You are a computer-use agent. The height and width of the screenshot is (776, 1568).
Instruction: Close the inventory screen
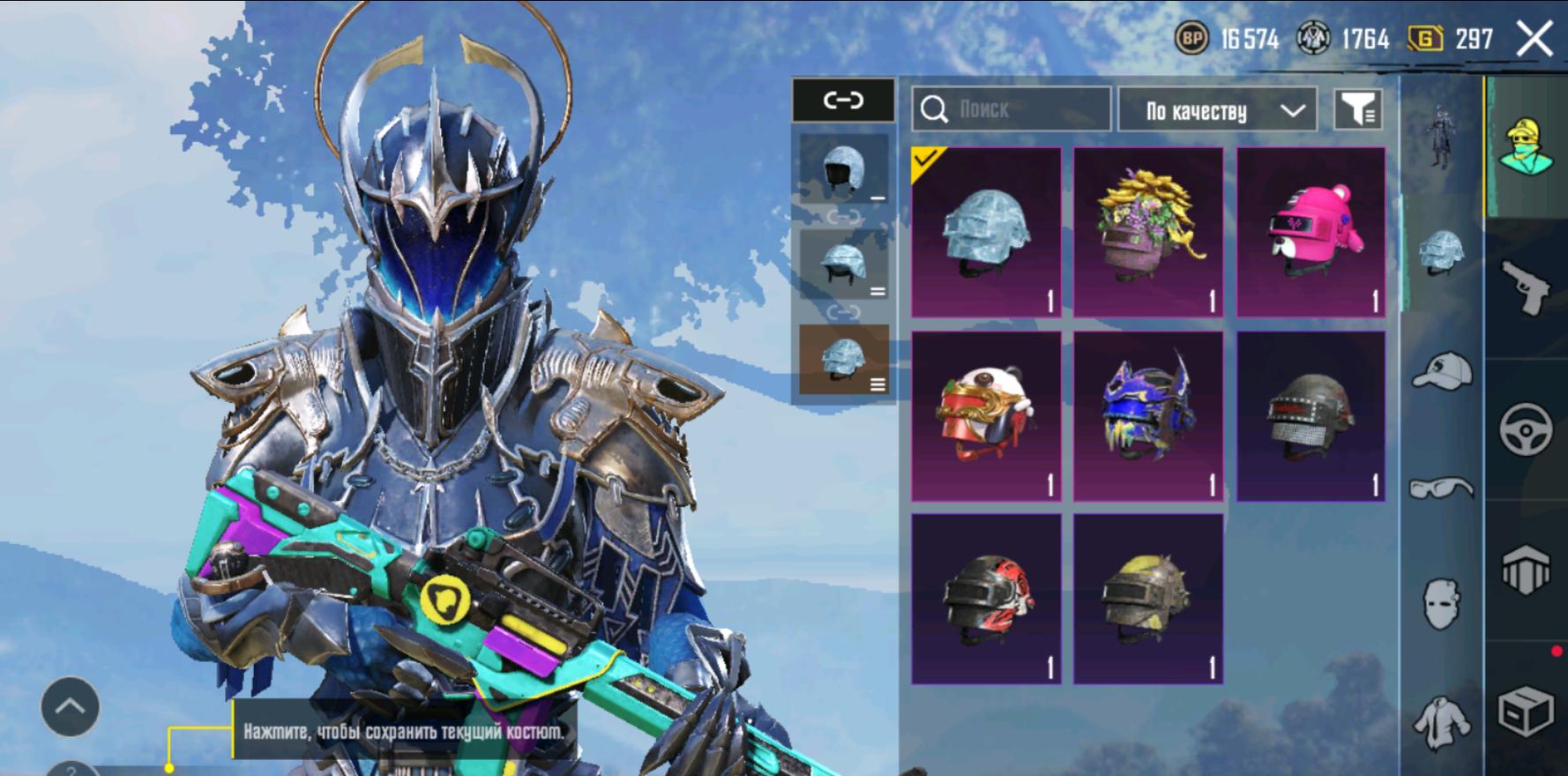coord(1534,39)
